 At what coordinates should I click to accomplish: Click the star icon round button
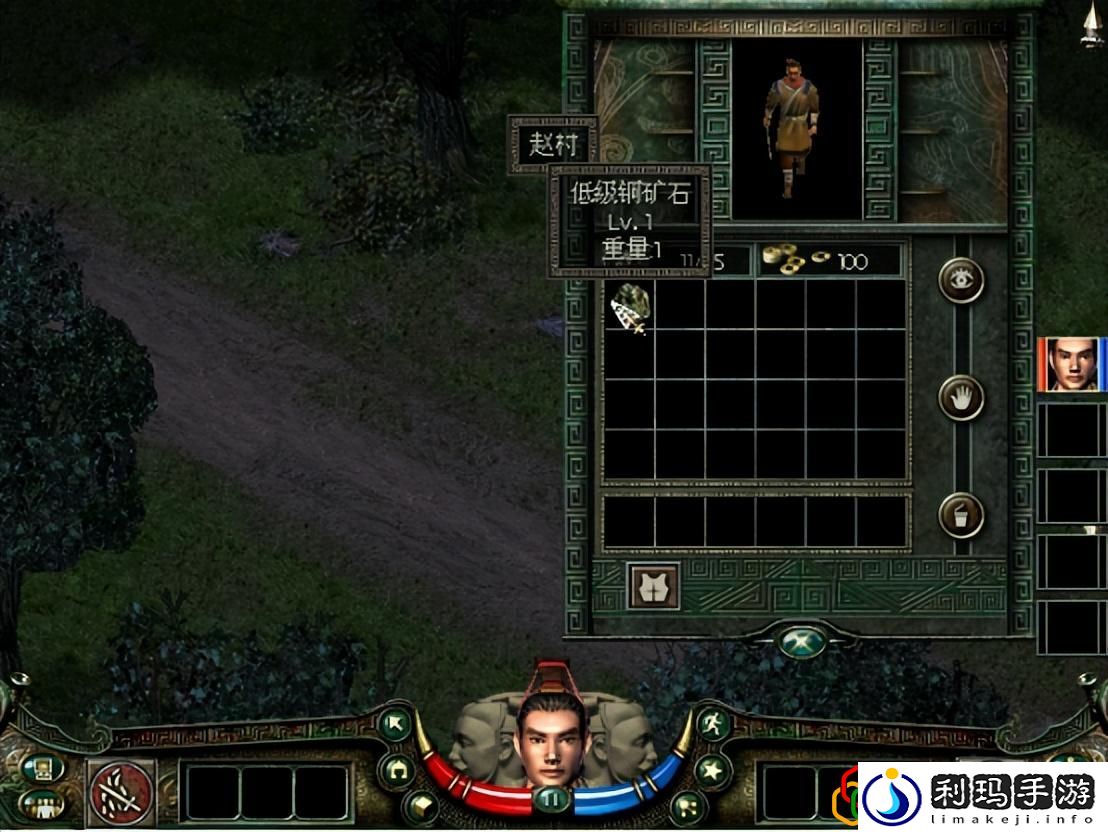pos(712,770)
